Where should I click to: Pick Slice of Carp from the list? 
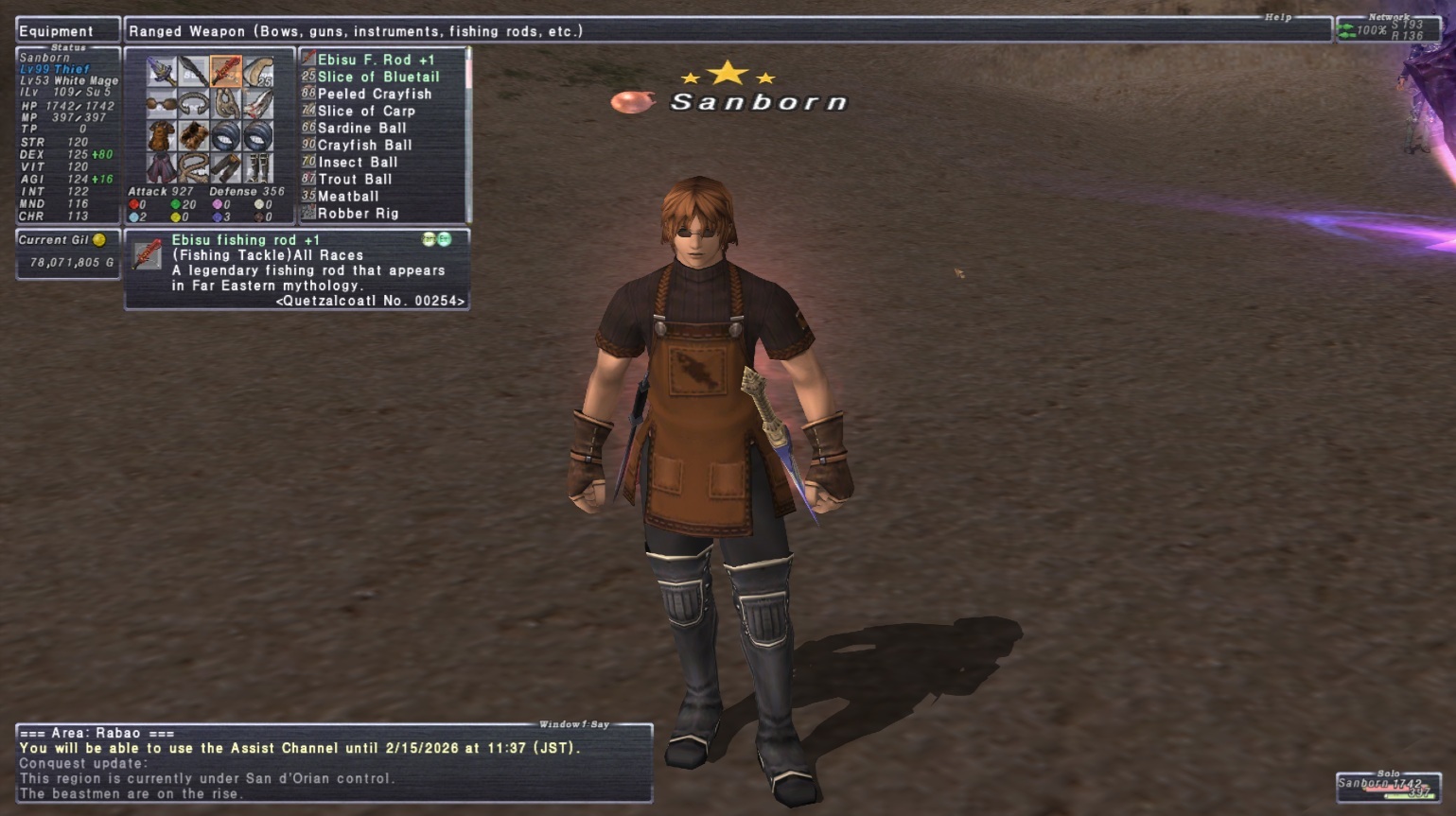(x=365, y=111)
